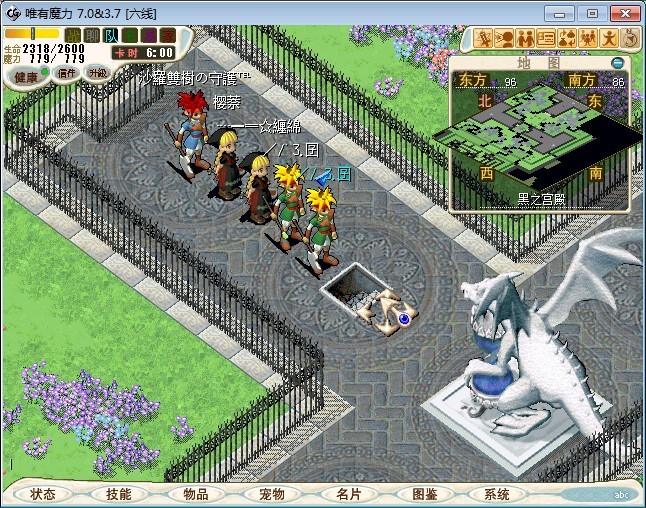The height and width of the screenshot is (508, 646).
Task: Open the 名片 name card menu
Action: 347,494
